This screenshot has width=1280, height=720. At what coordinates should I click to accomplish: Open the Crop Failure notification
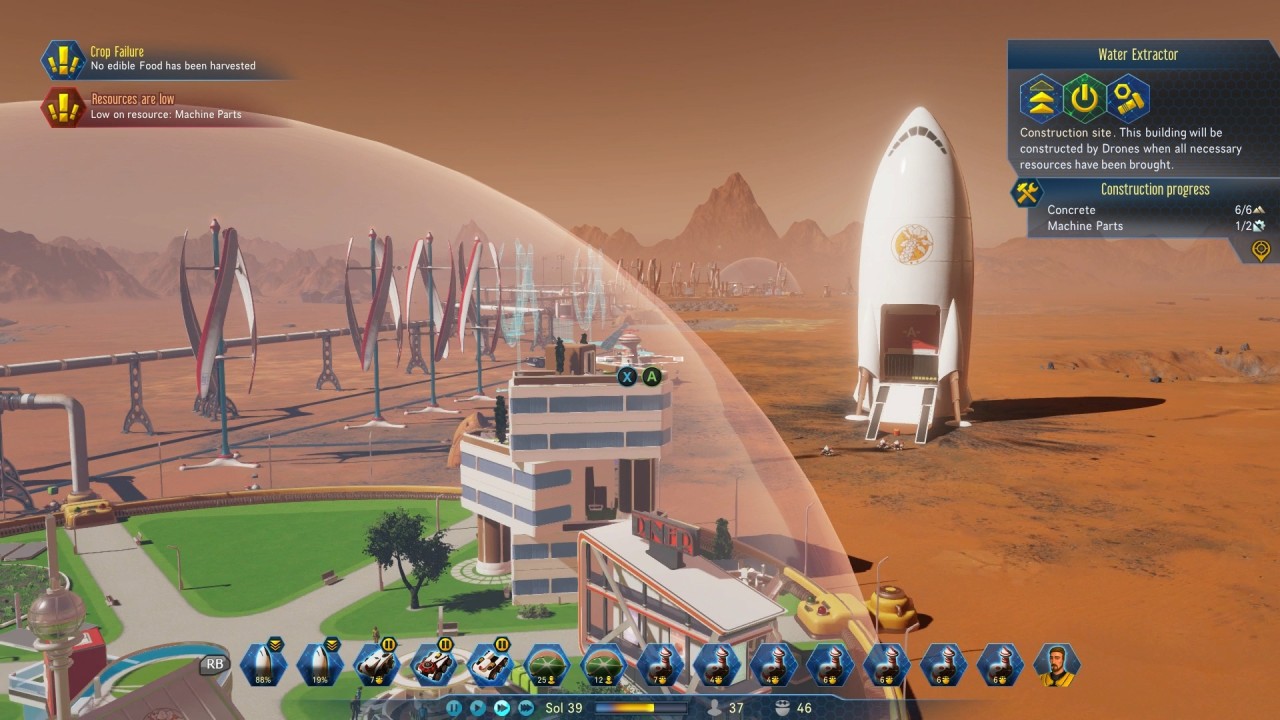(150, 59)
